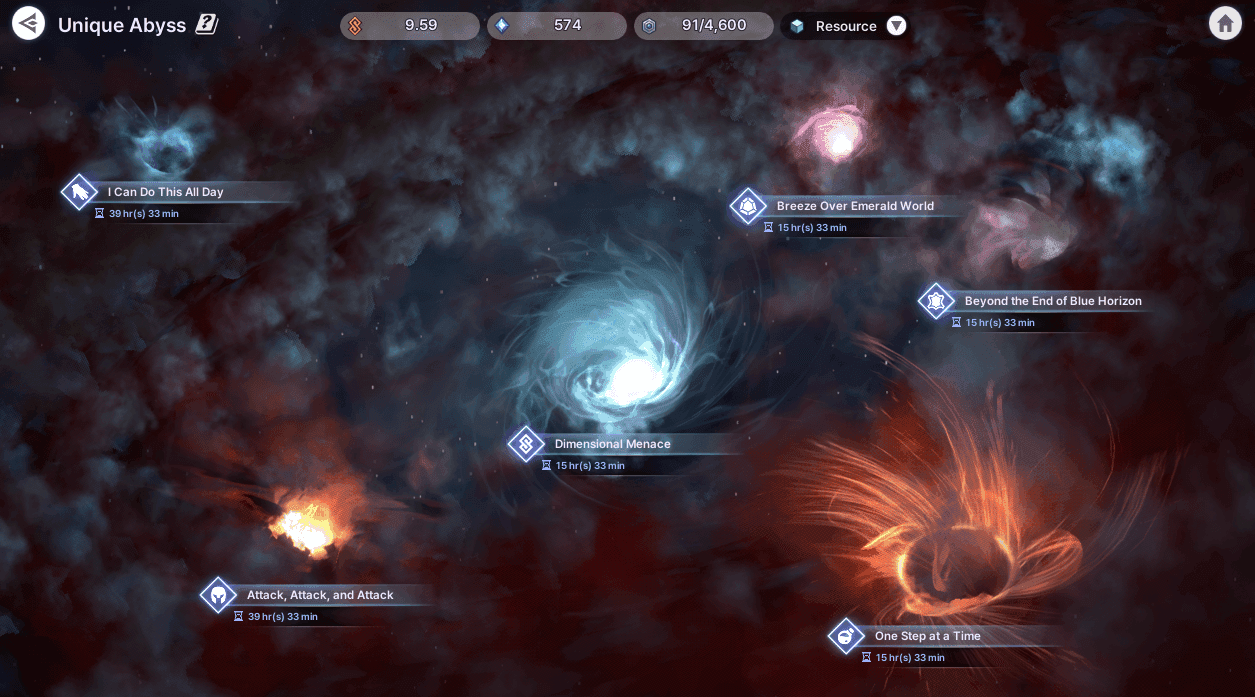Enter the I Can Do This All Day stage
Screen dimensions: 1255x697
(x=165, y=192)
